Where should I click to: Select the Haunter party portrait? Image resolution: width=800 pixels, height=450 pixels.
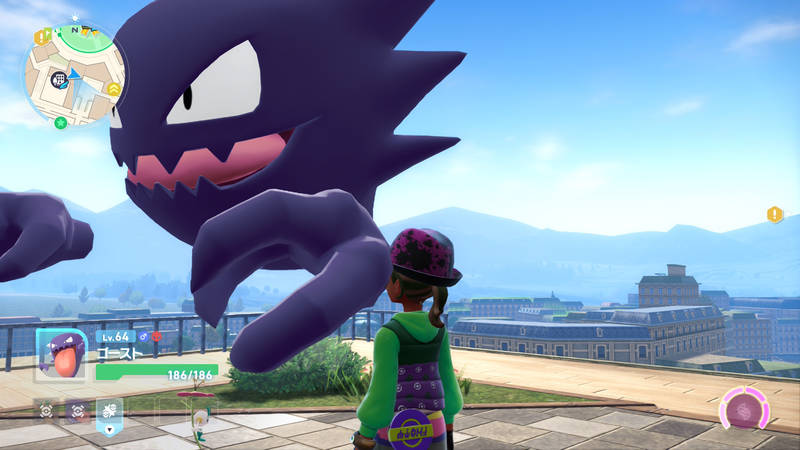pos(62,356)
